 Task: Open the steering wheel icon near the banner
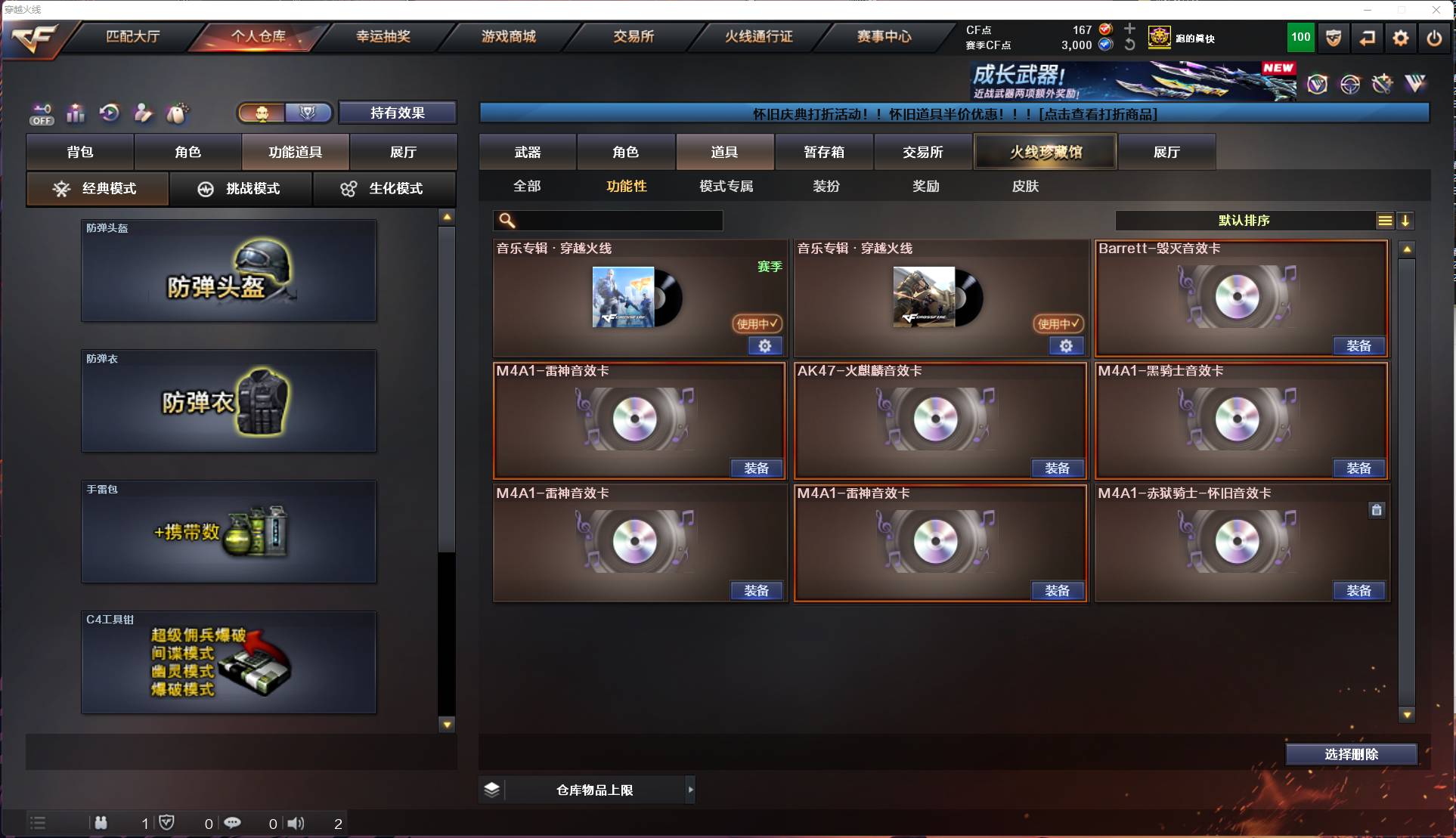coord(1349,83)
